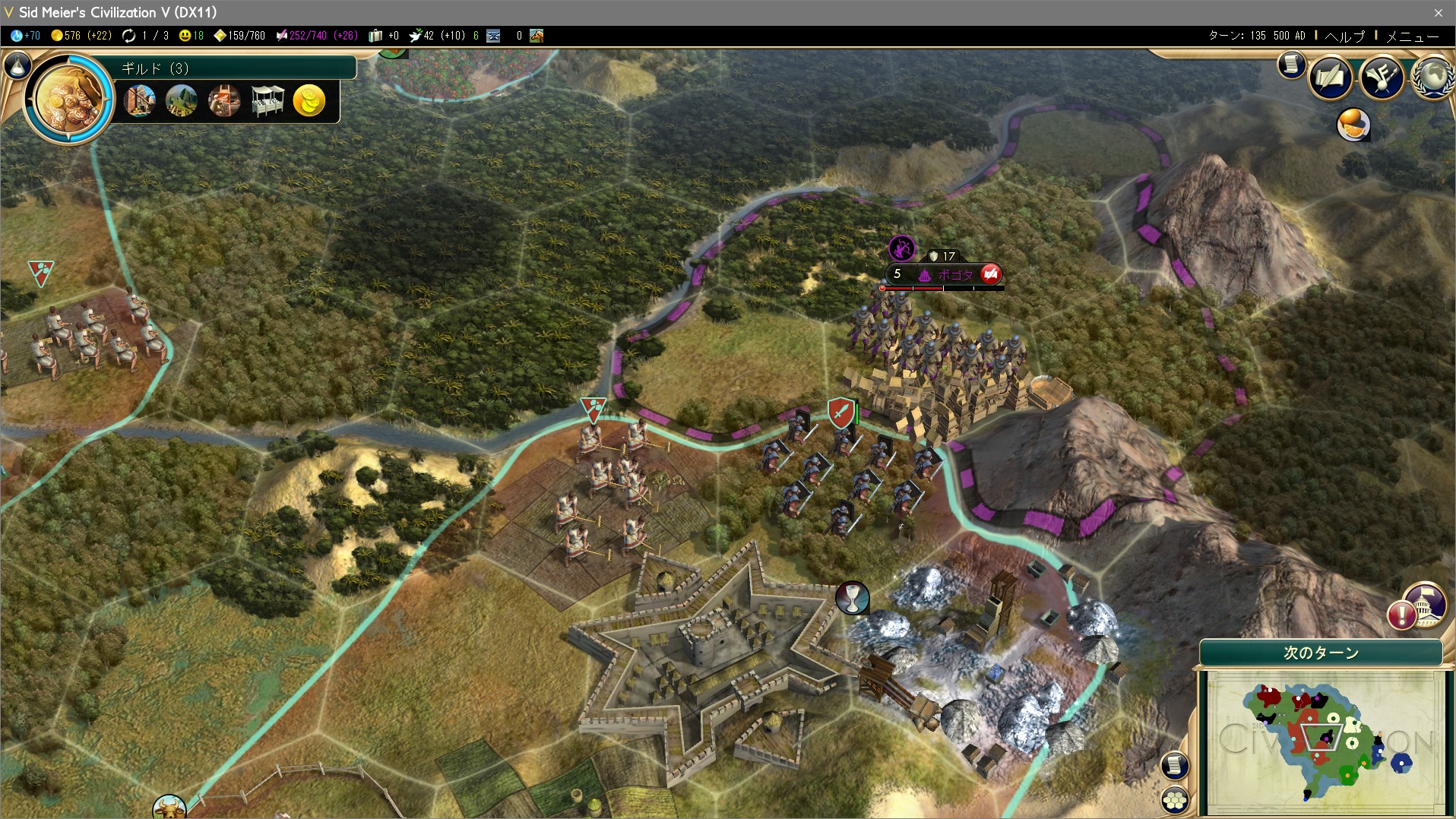Image resolution: width=1456 pixels, height=819 pixels.
Task: End turn with the 次のターン button
Action: coord(1321,653)
